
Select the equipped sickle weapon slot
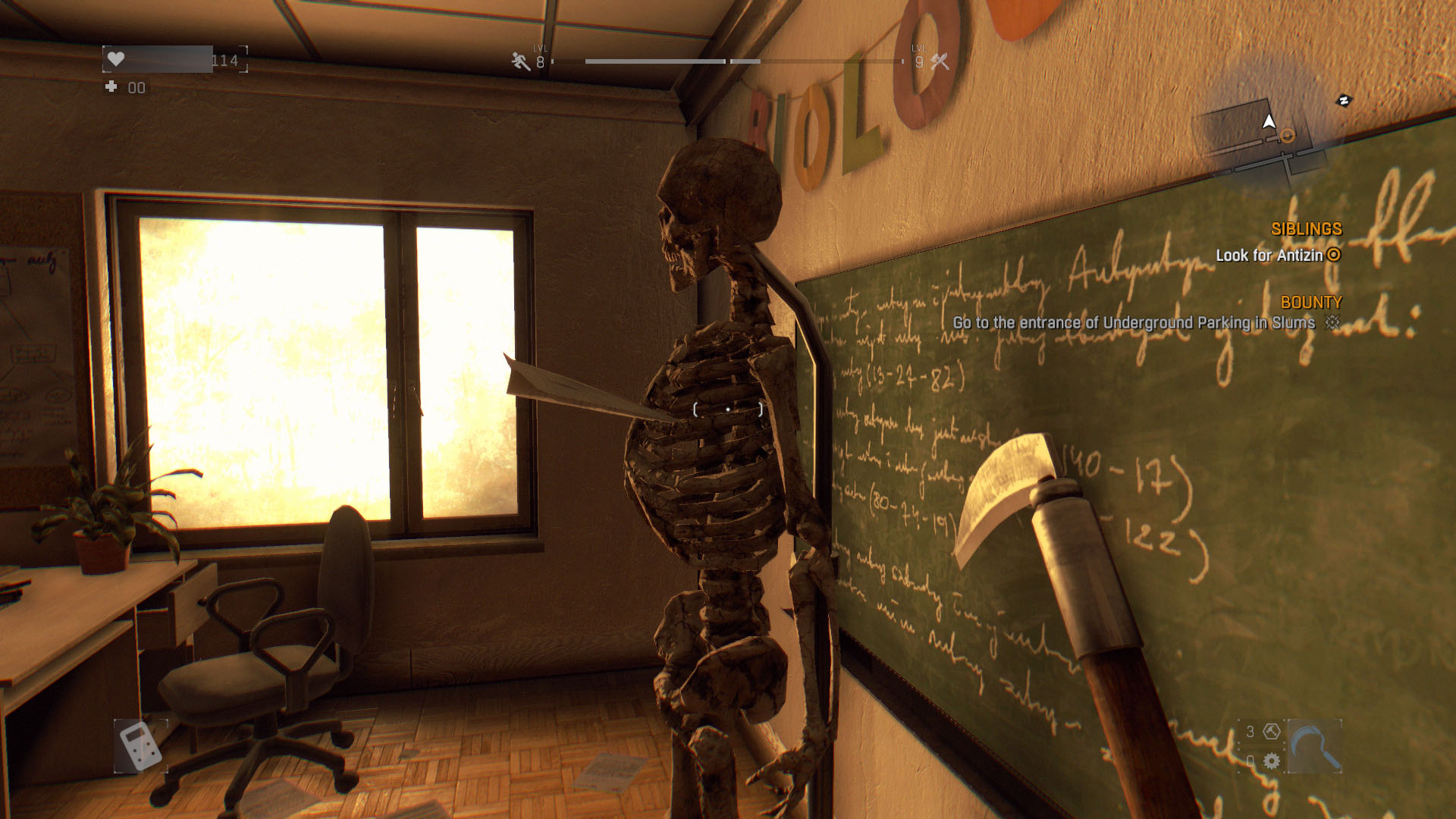[x=1314, y=747]
